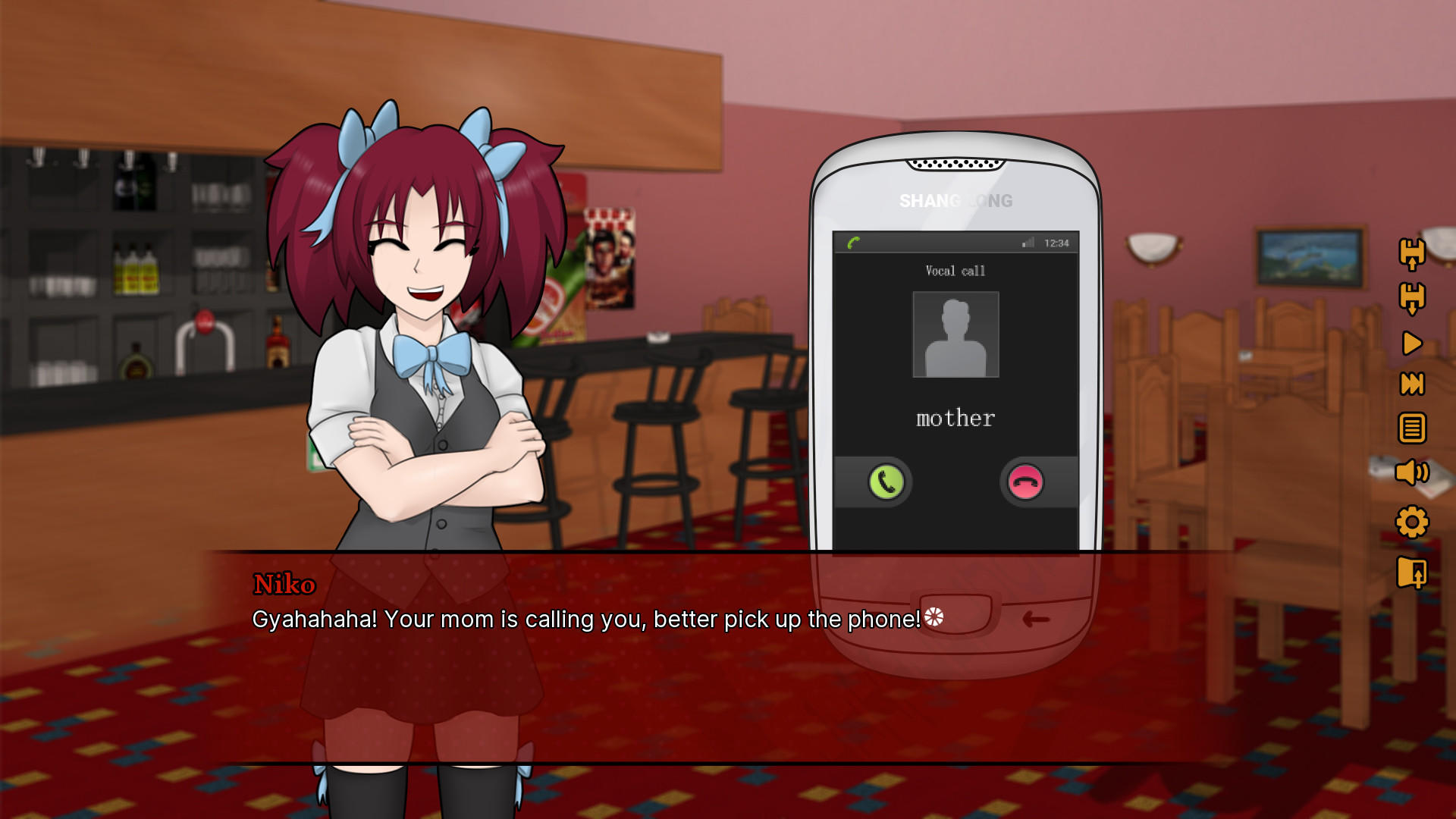Click the 12:34 clock display
Screen dimensions: 1456x819
pyautogui.click(x=1057, y=243)
